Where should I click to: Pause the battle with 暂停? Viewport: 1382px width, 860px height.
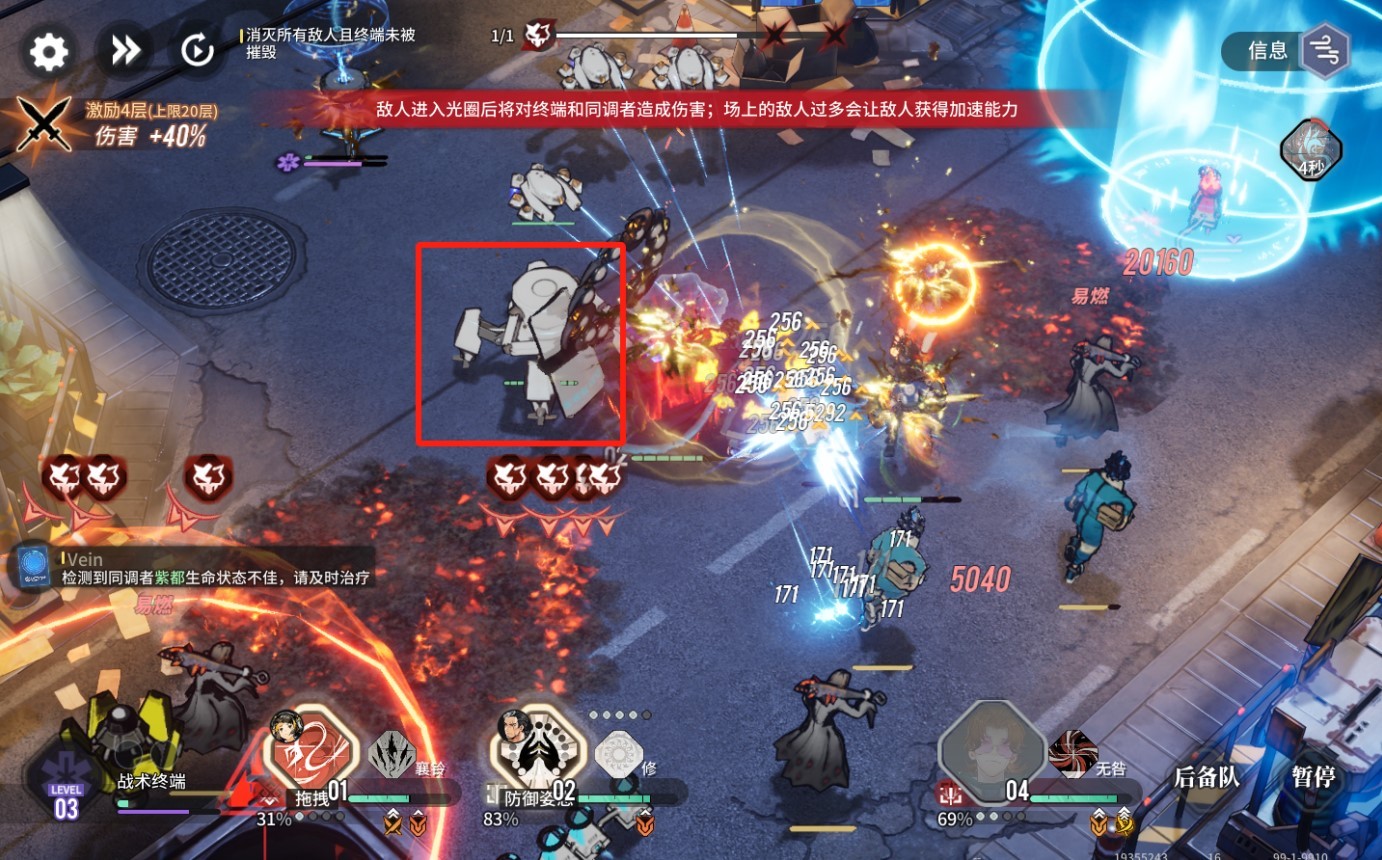(x=1312, y=777)
